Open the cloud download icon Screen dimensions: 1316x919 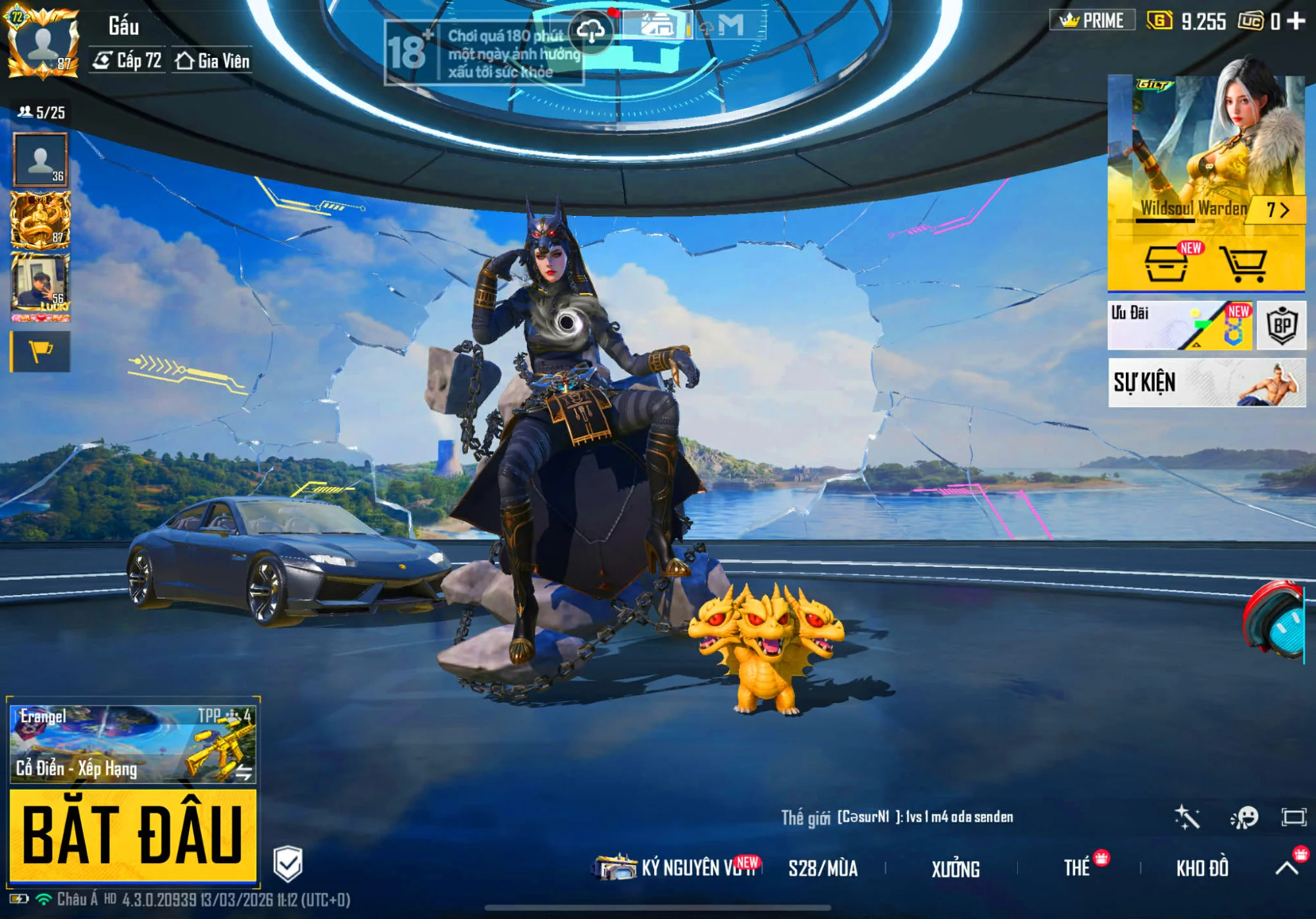tap(591, 30)
